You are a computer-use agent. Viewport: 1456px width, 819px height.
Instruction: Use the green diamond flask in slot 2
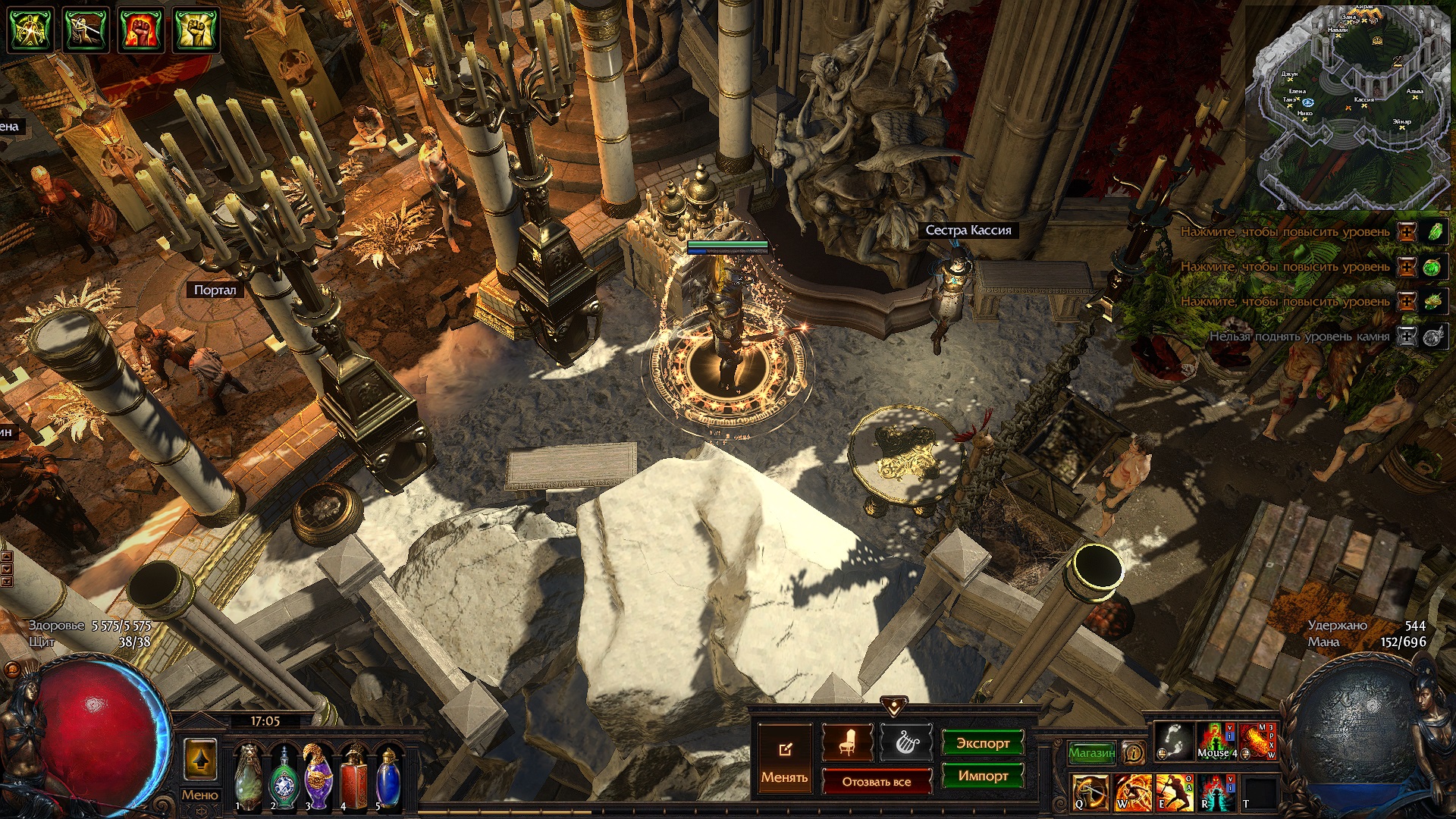(284, 778)
